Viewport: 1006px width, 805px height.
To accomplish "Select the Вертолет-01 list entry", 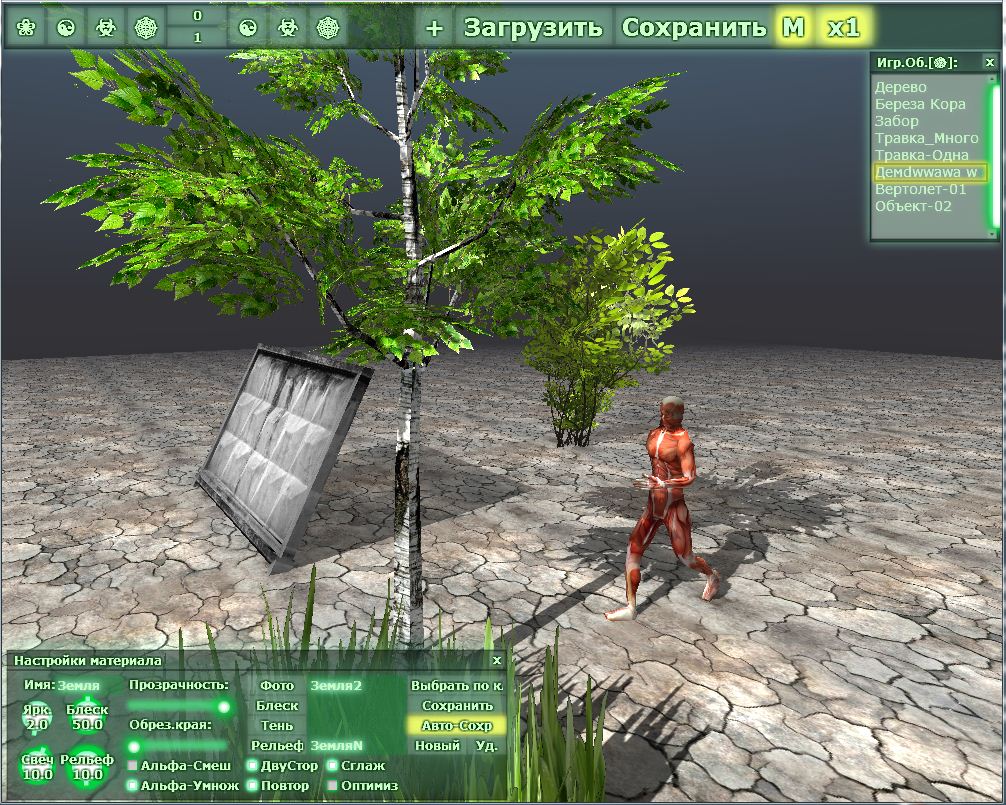I will click(921, 189).
